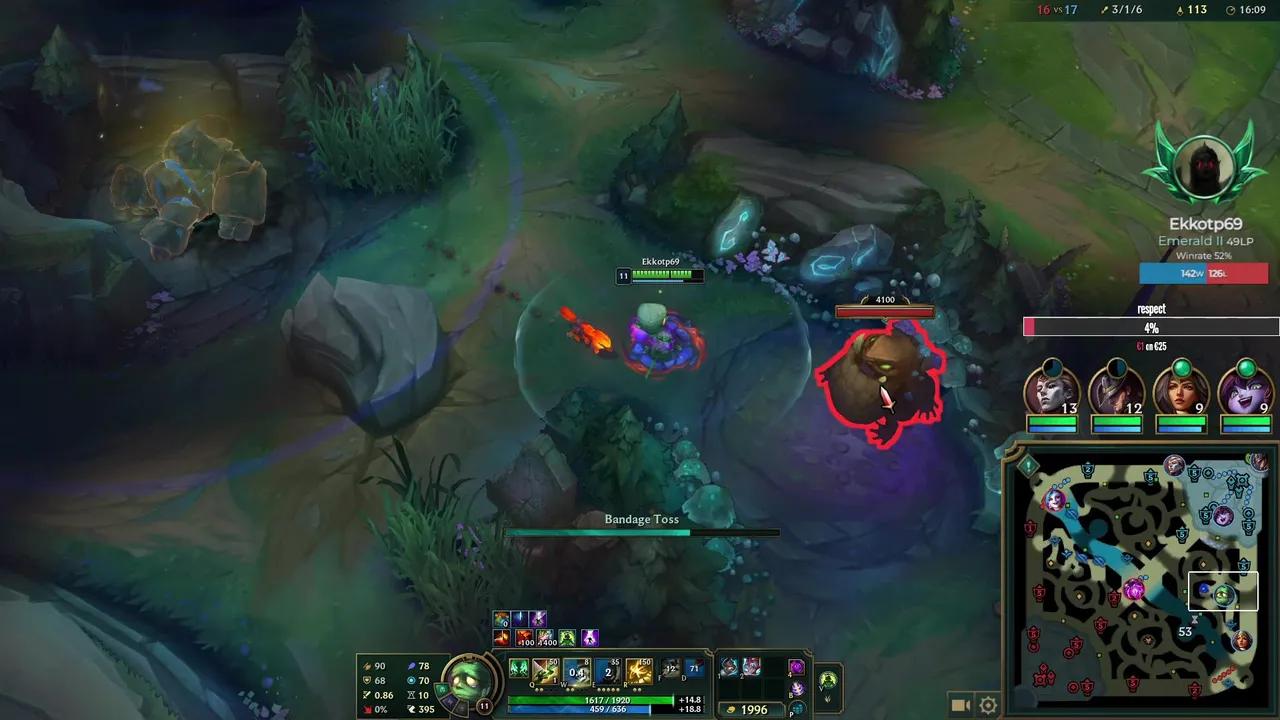Open minimap options with the gear icon
The height and width of the screenshot is (720, 1280).
click(x=988, y=703)
